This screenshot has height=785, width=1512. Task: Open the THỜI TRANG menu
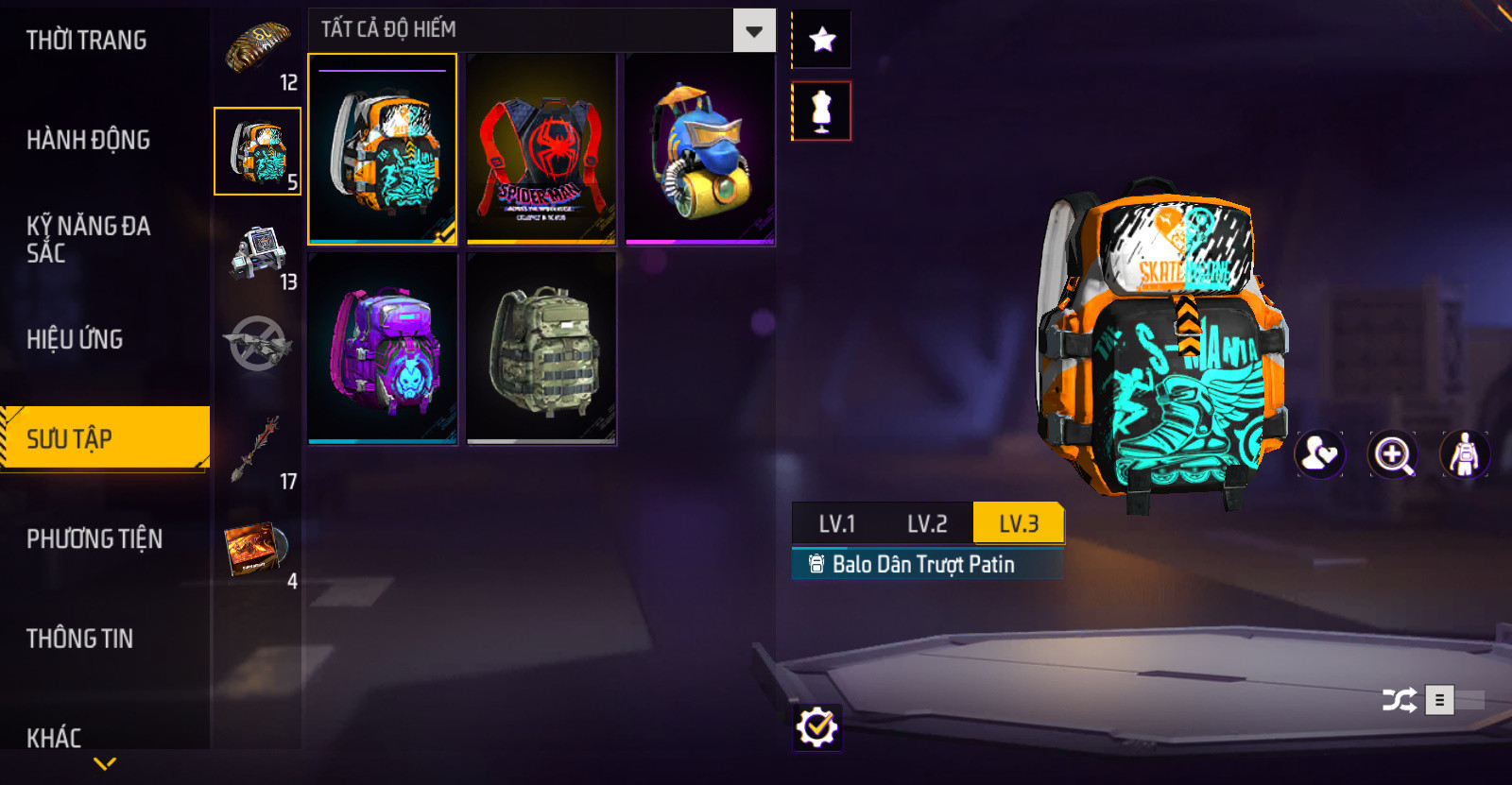pos(86,41)
